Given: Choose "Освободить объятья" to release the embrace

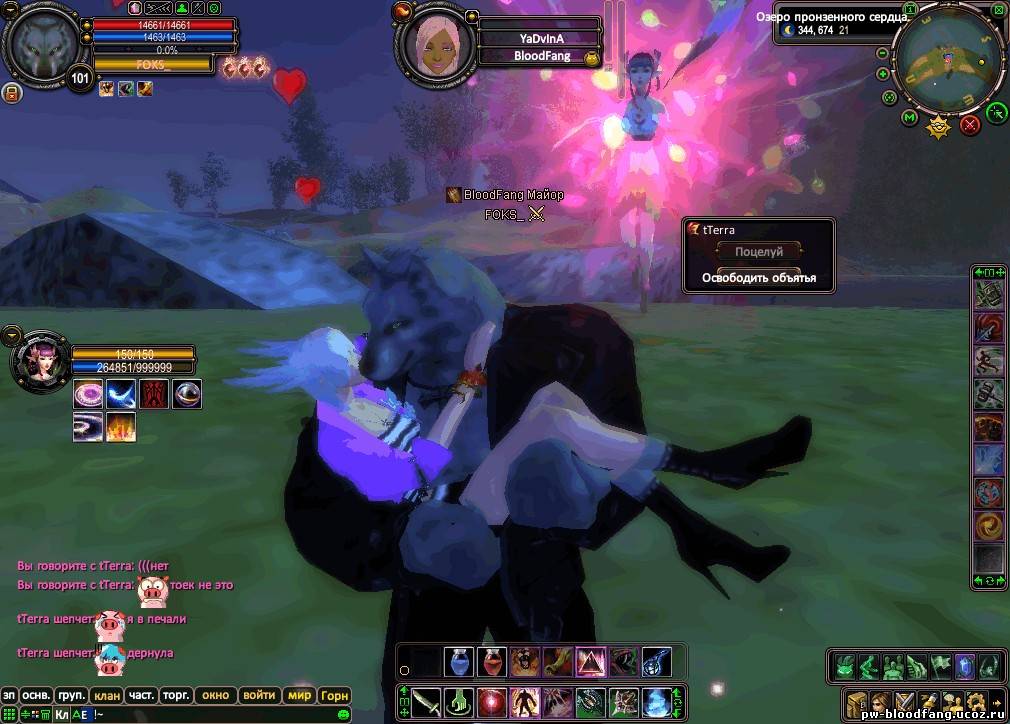Looking at the screenshot, I should pyautogui.click(x=759, y=278).
